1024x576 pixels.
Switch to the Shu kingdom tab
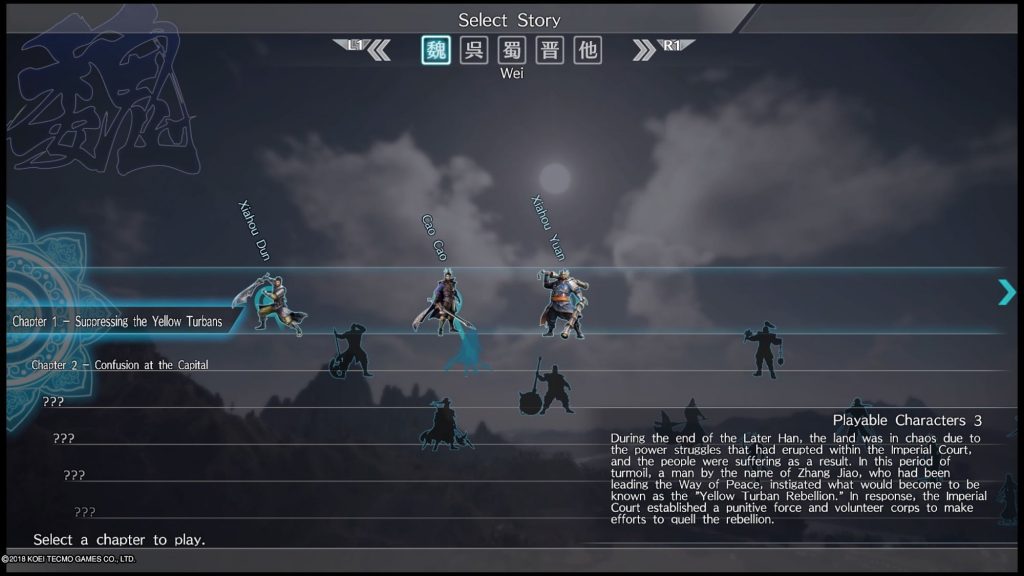512,50
